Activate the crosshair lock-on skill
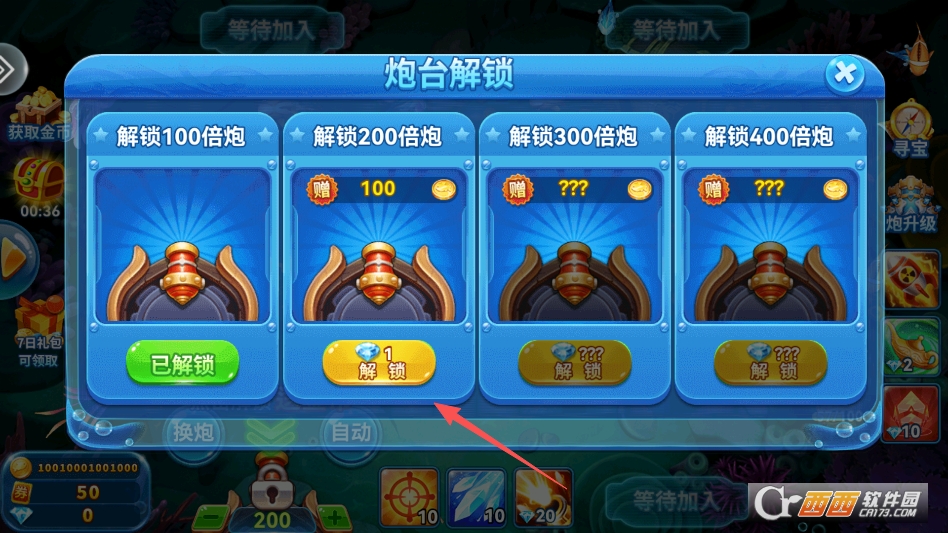 pos(409,497)
